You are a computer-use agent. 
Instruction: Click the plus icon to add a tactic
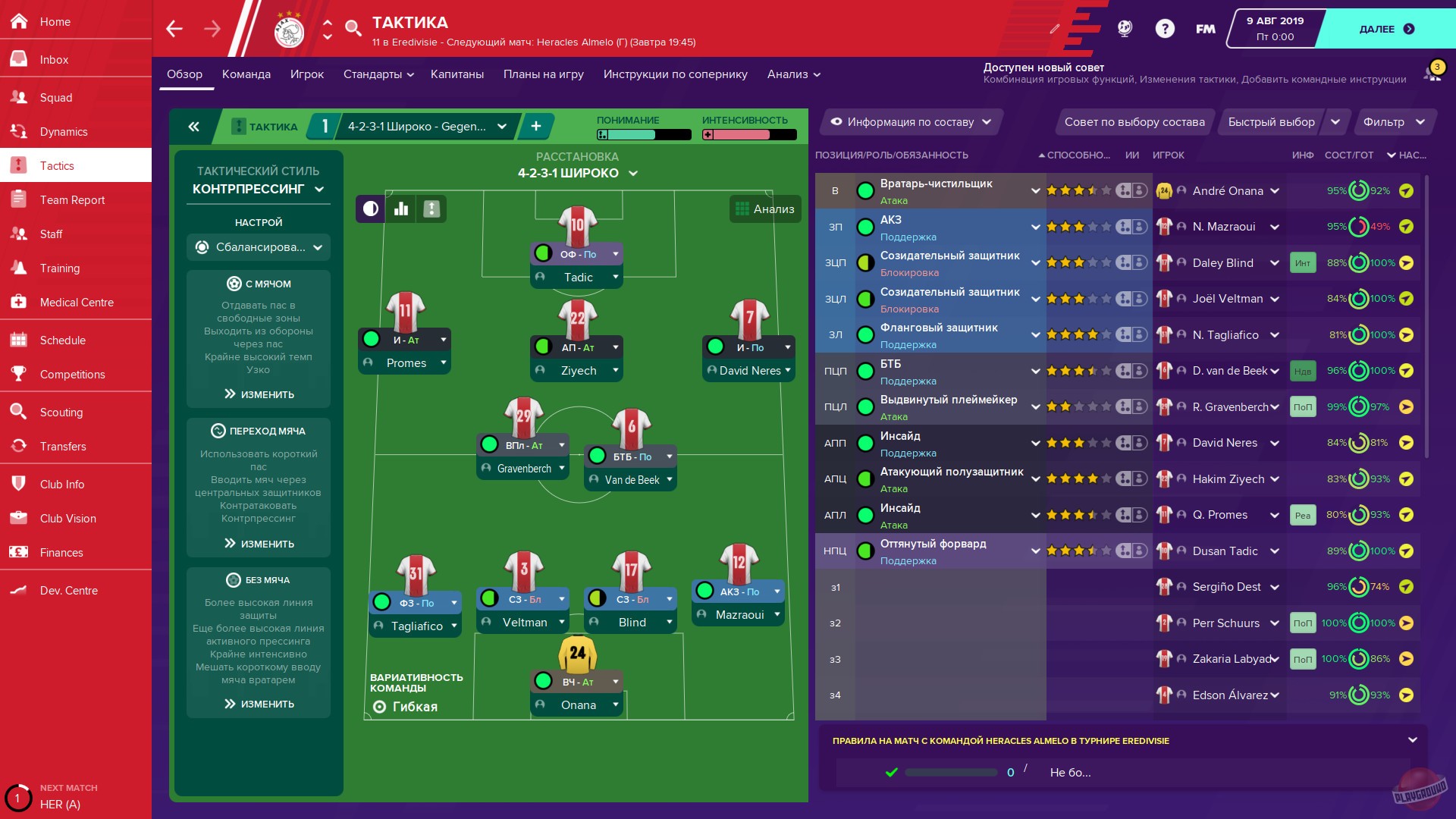(x=536, y=126)
